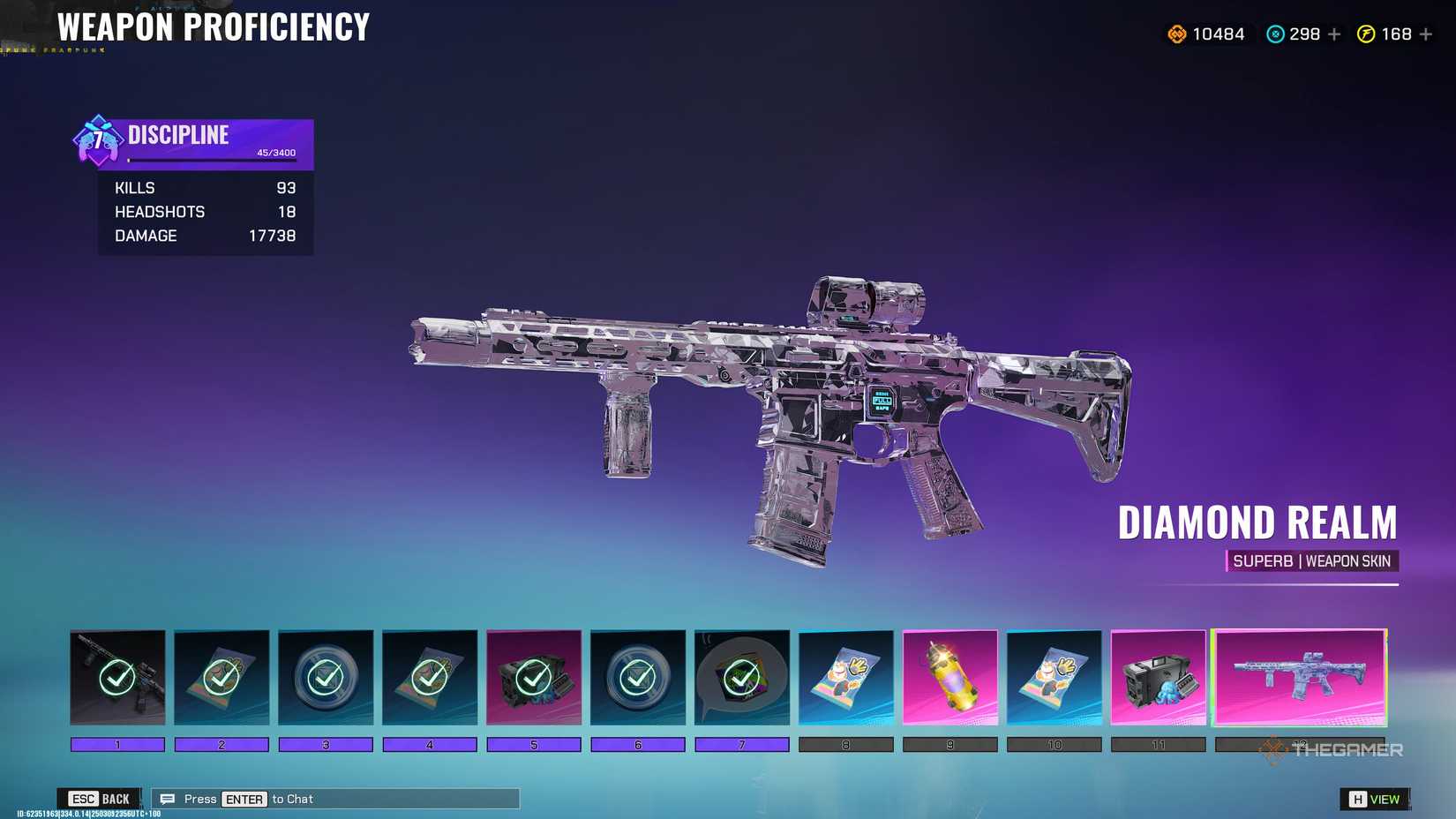This screenshot has height=819, width=1456.
Task: Click the yellow lightning currency icon showing 168
Action: pos(1365,34)
